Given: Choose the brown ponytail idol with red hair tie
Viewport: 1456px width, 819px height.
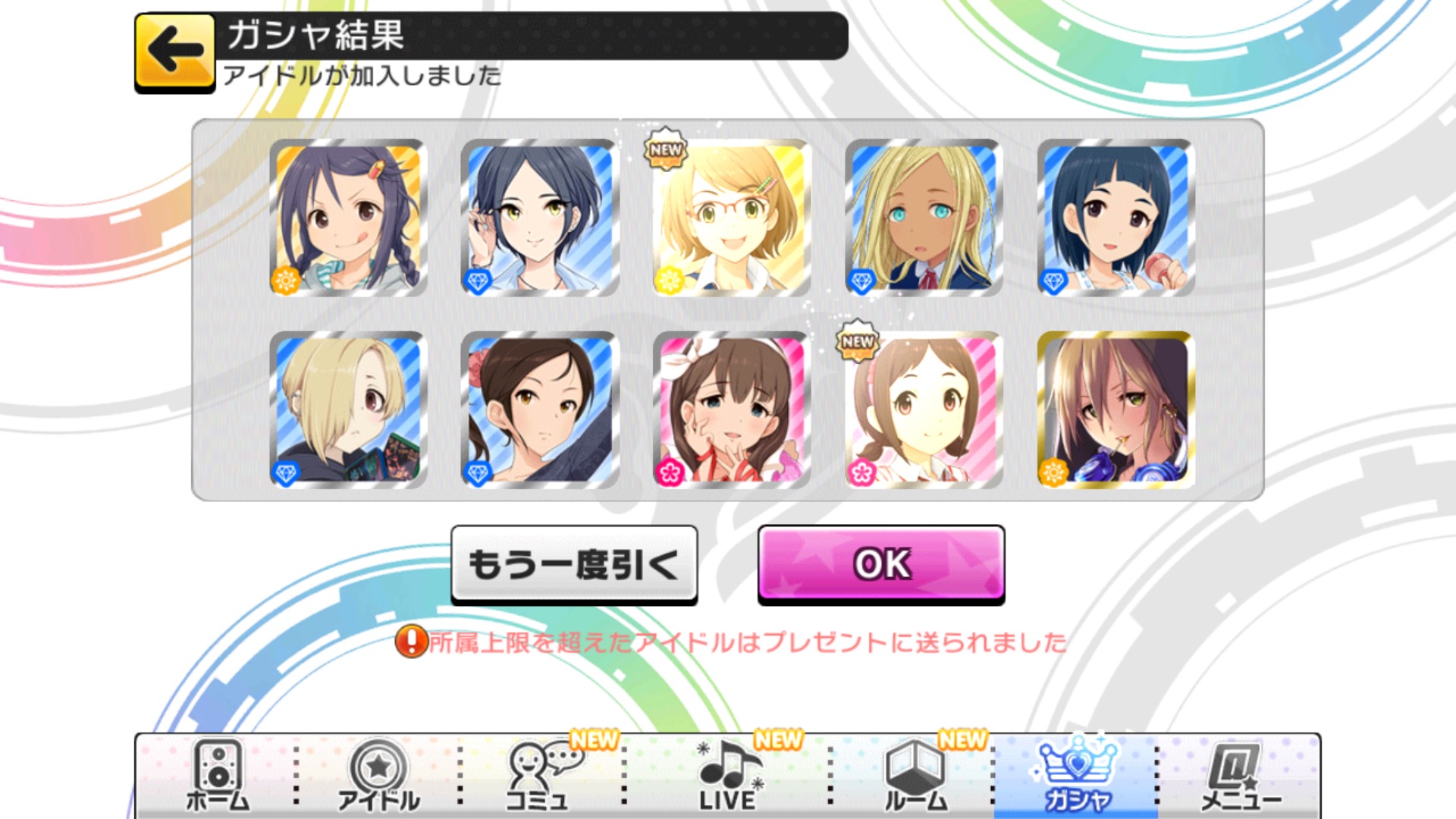Looking at the screenshot, I should tap(539, 409).
